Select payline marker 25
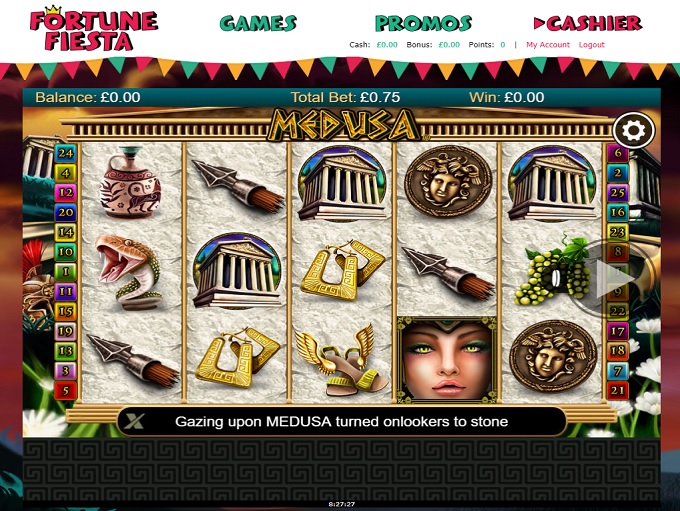This screenshot has width=680, height=511. (x=618, y=192)
